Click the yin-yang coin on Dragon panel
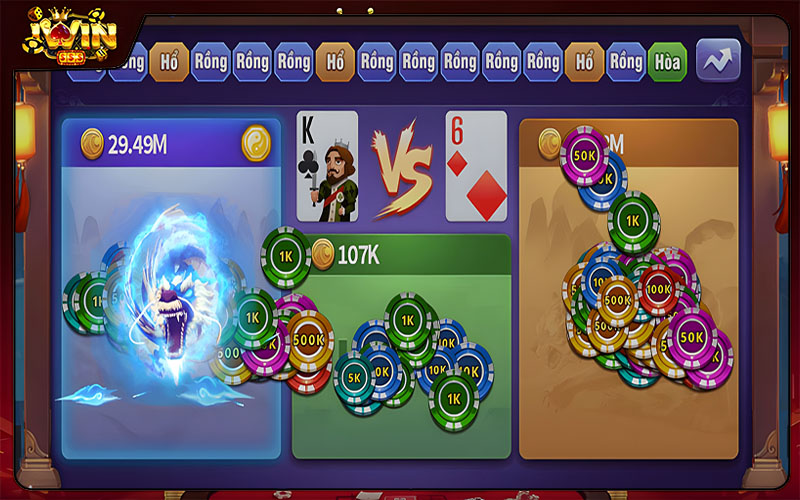This screenshot has width=800, height=500. pos(256,143)
